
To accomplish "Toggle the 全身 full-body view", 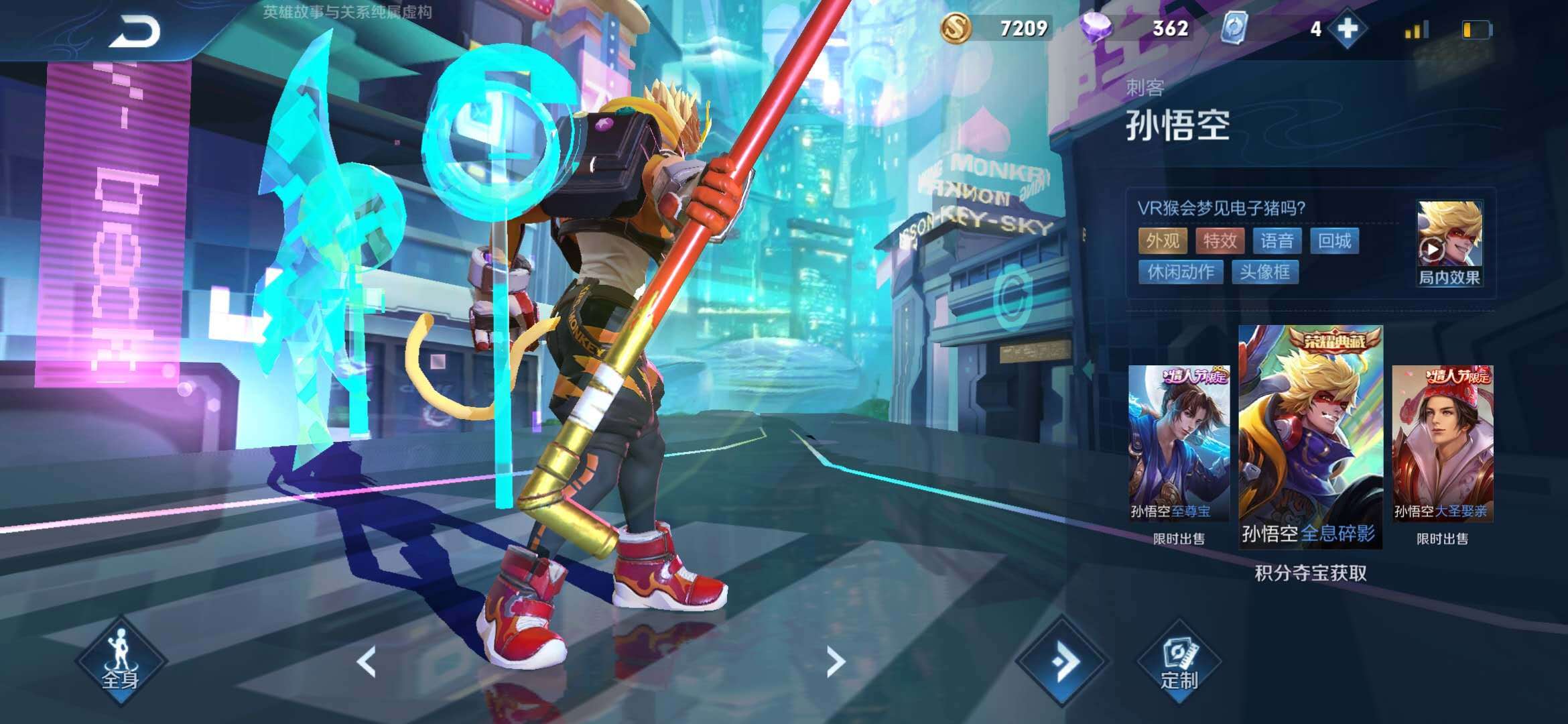I will [121, 661].
